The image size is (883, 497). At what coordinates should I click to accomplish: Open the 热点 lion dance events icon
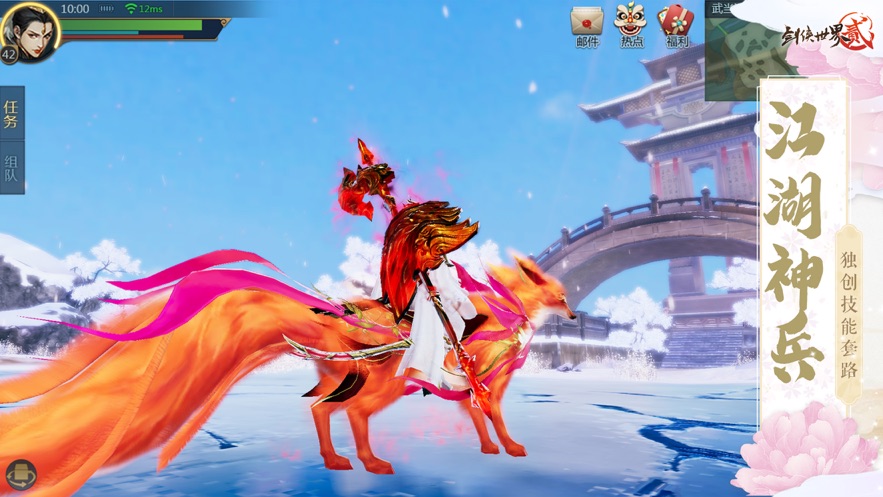630,22
